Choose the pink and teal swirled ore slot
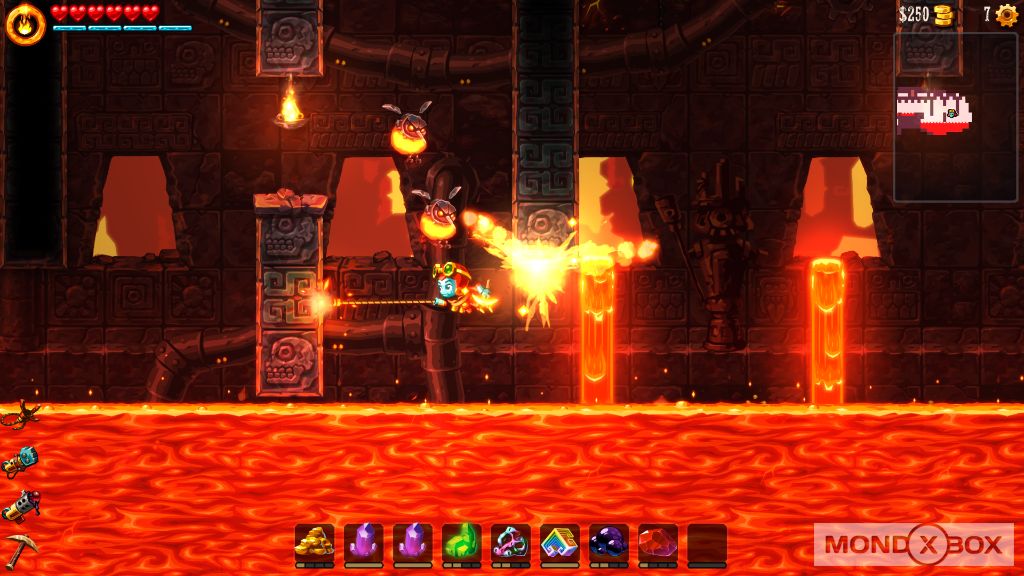1024x576 pixels. tap(510, 543)
